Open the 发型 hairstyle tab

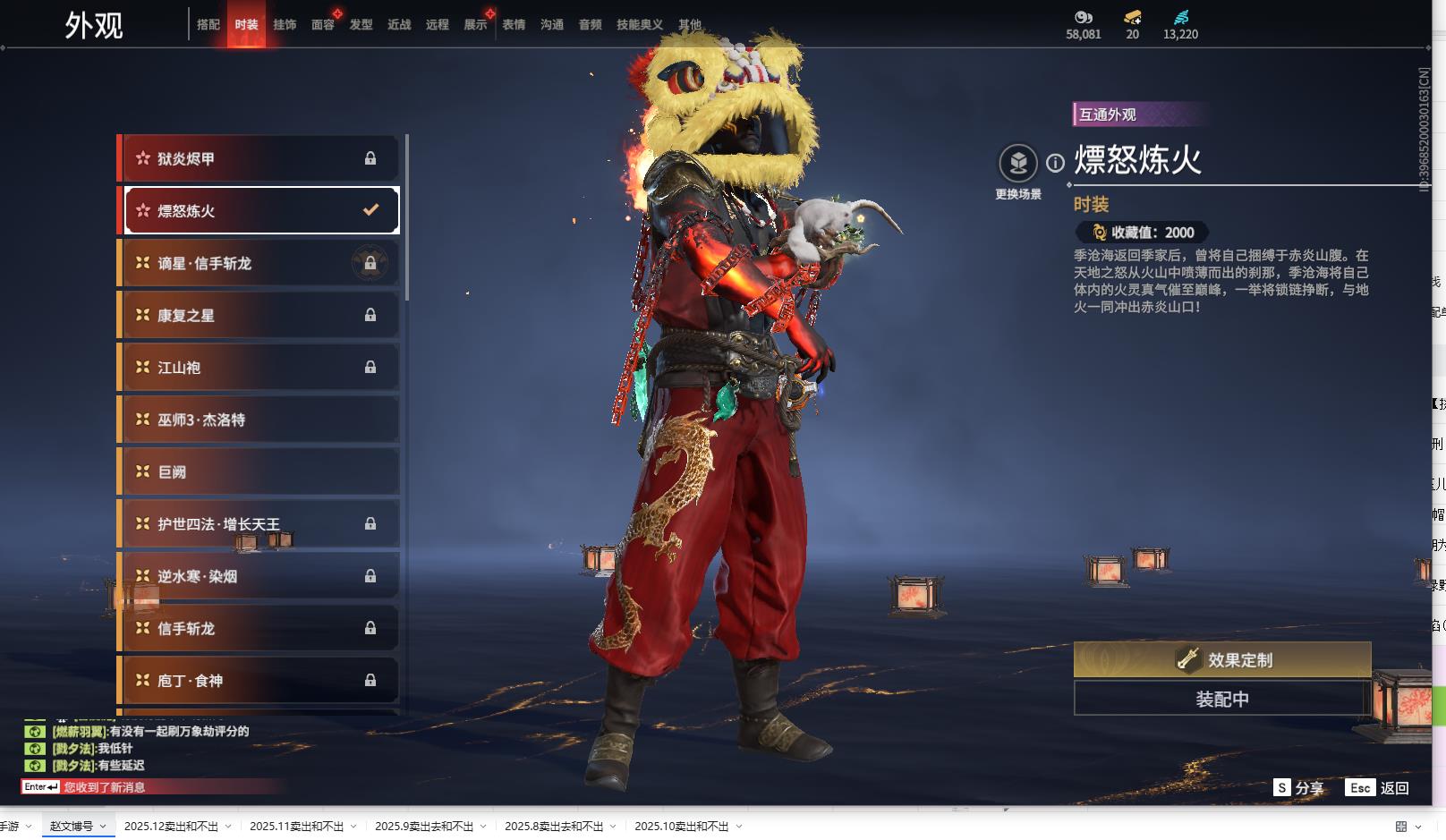[361, 25]
